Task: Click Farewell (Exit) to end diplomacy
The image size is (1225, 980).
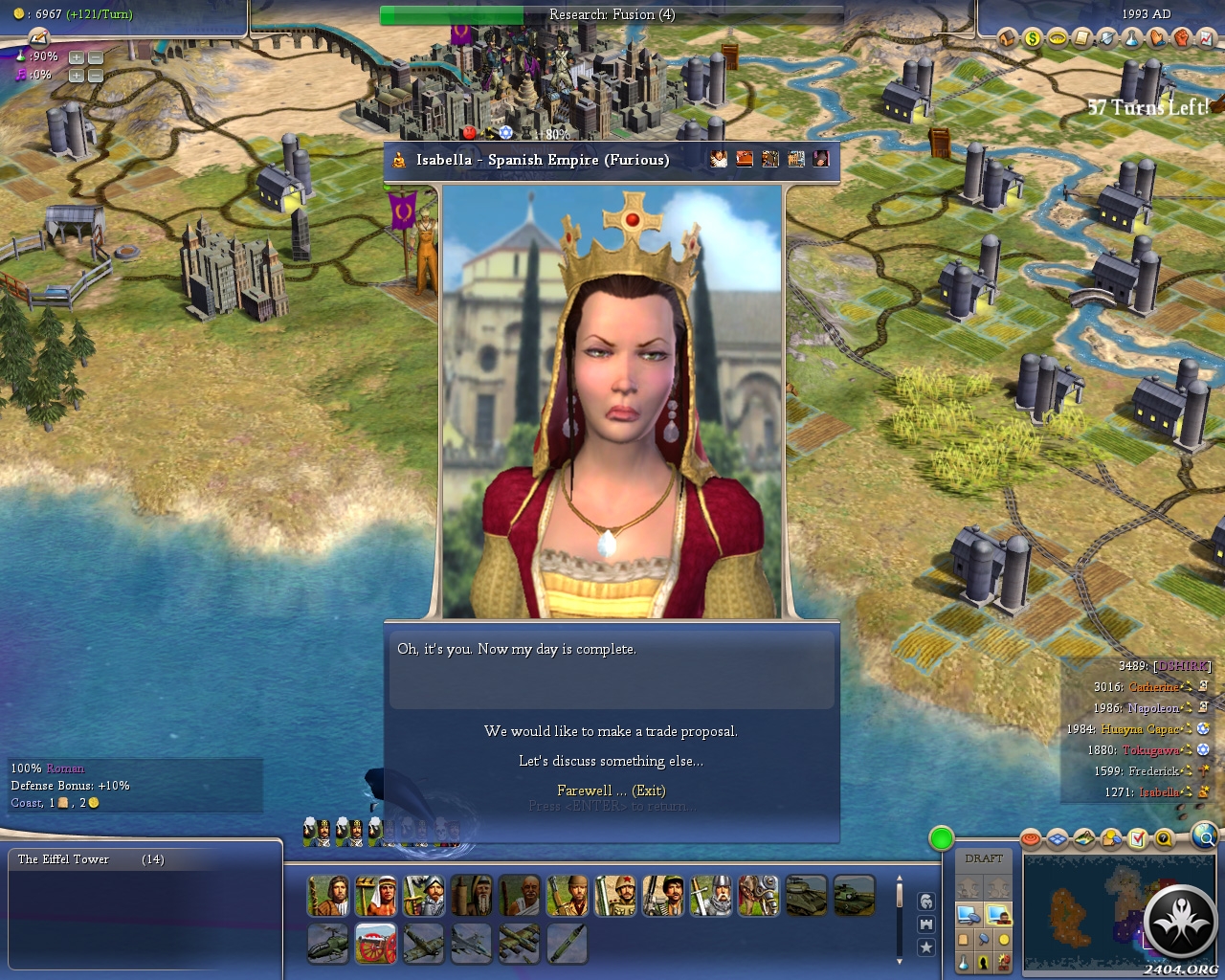Action: coord(611,791)
